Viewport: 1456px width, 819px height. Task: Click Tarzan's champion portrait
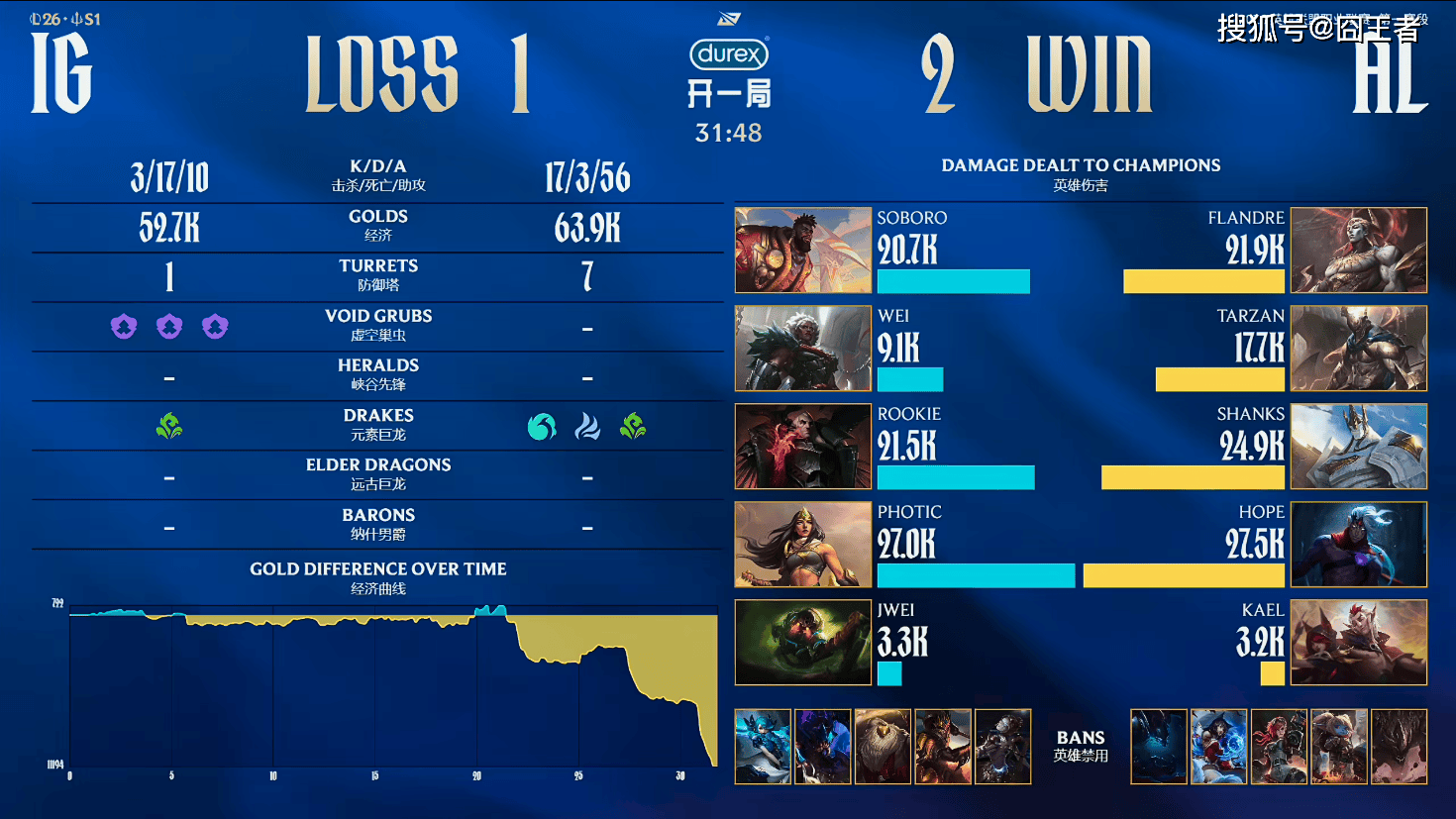[1359, 348]
